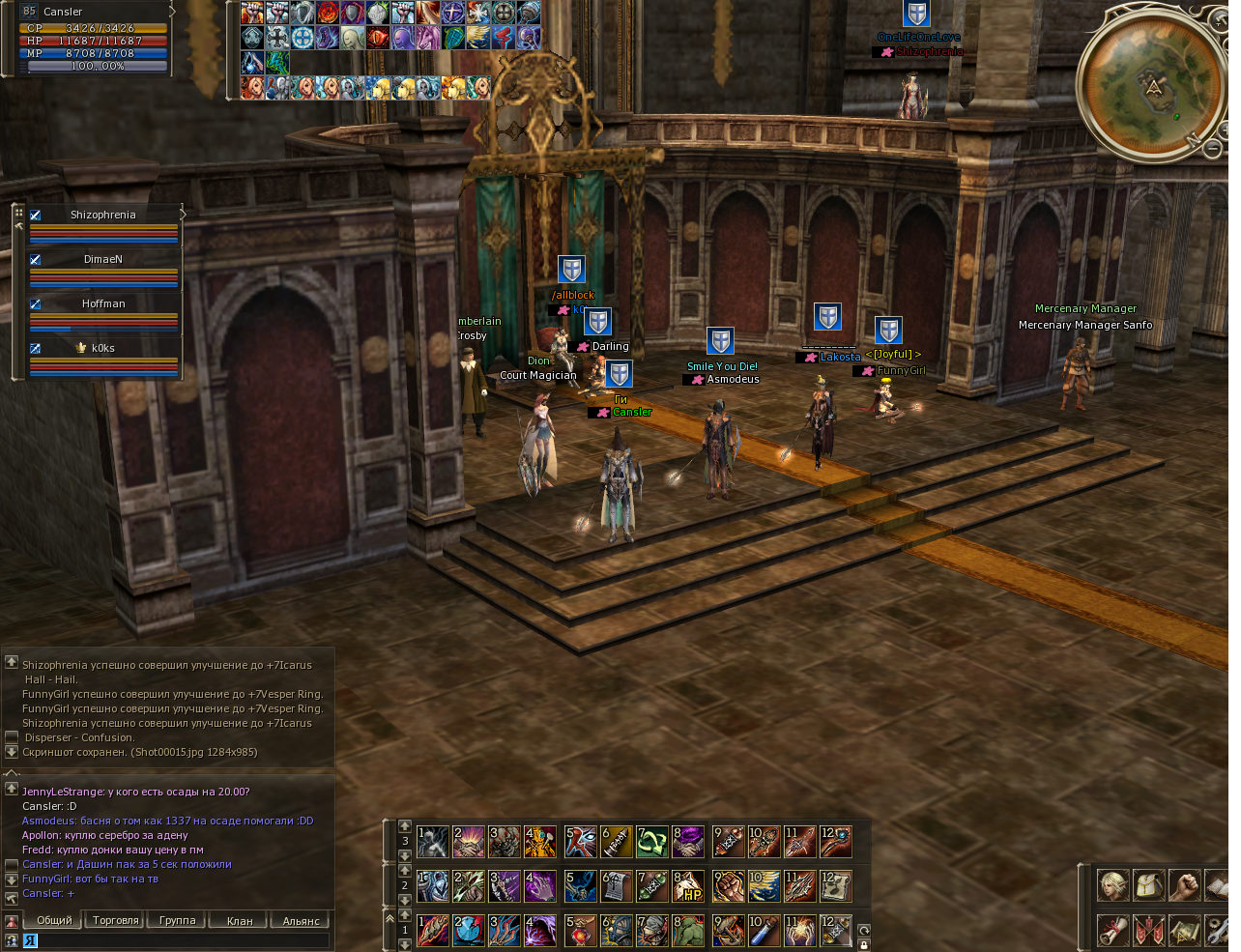Select party member Shizophrenia
This screenshot has width=1241, height=952.
click(103, 215)
